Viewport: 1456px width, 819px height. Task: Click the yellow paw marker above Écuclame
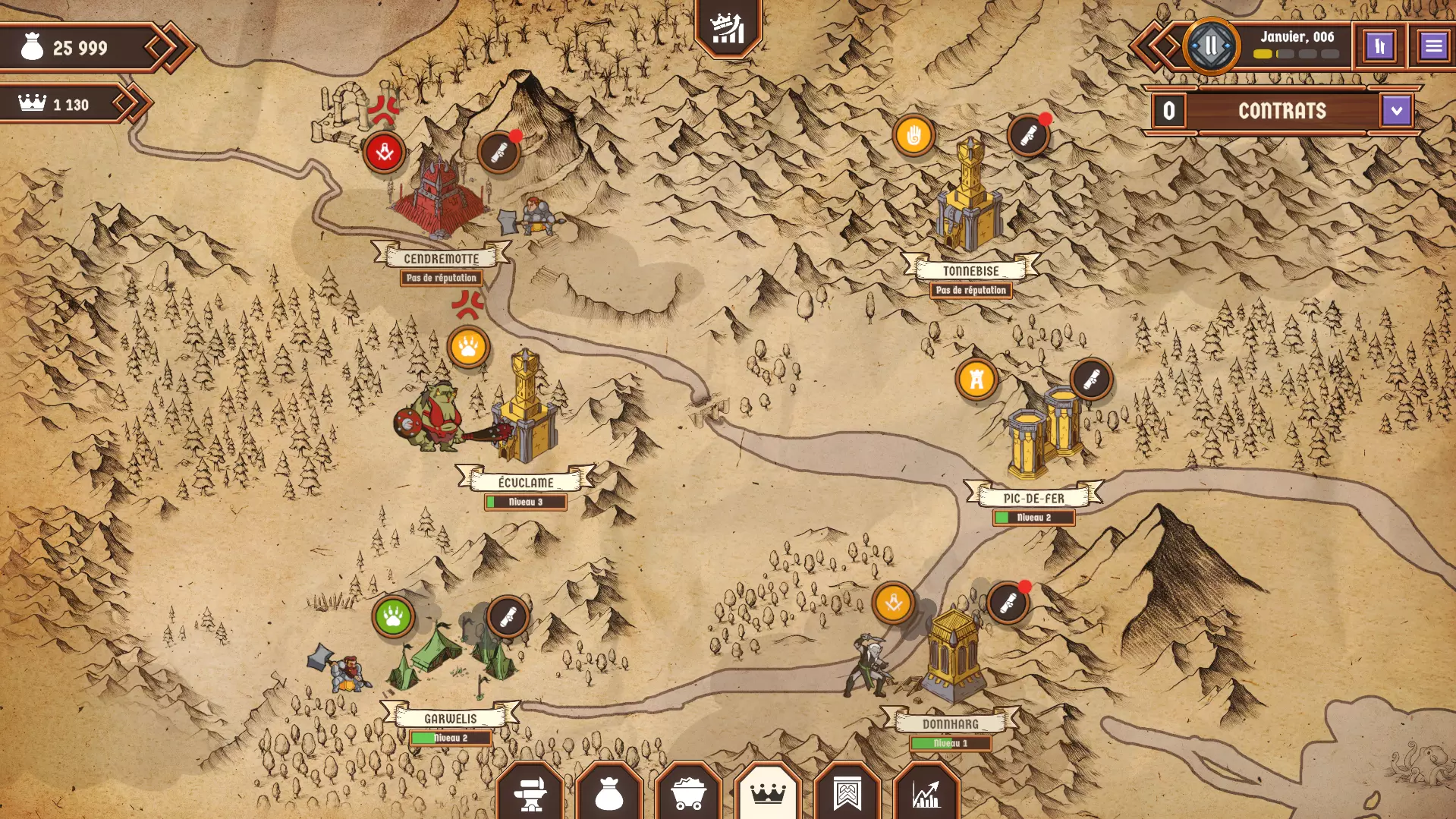(468, 347)
